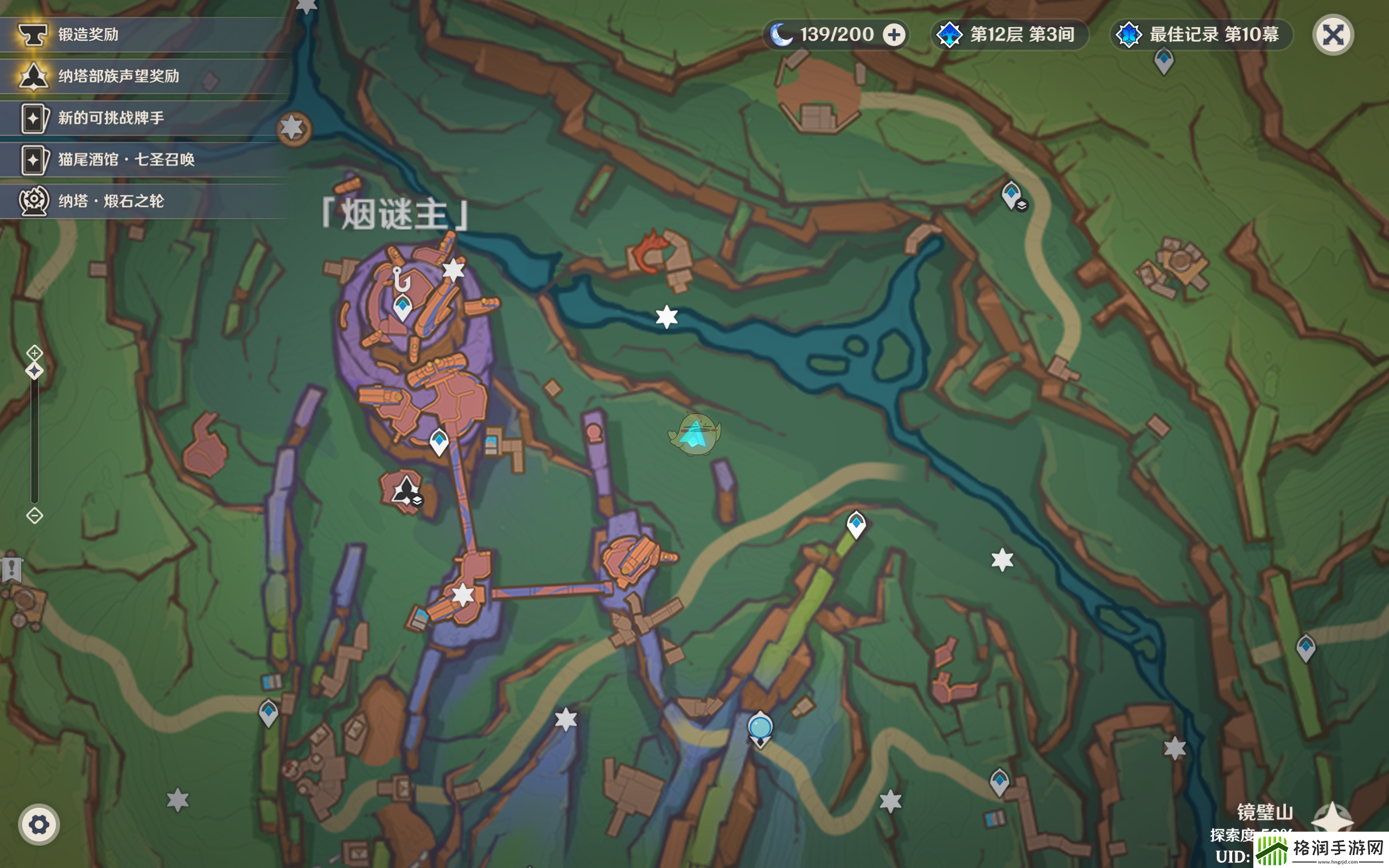Open 最佳记录 第10幕 theater record

tap(1202, 34)
